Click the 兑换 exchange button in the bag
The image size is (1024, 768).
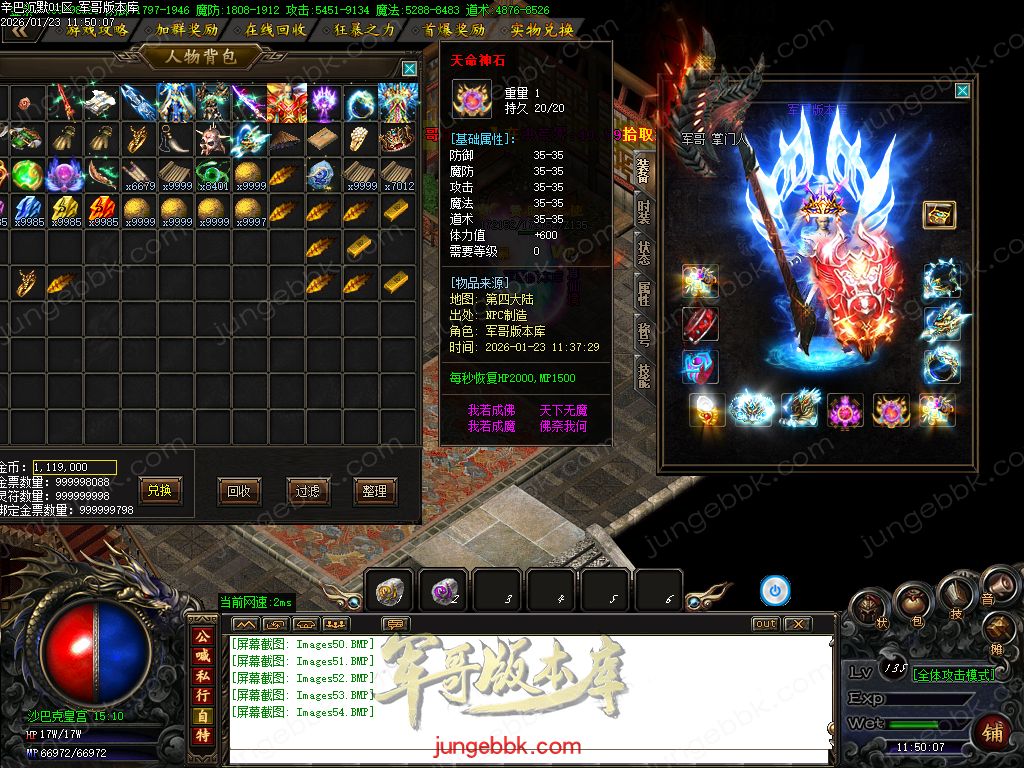pos(160,491)
